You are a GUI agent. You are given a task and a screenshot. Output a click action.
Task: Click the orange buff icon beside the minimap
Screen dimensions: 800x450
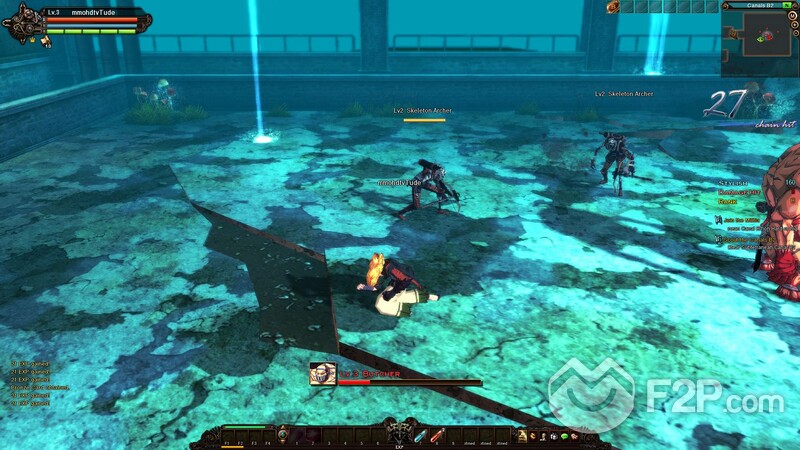(x=612, y=7)
